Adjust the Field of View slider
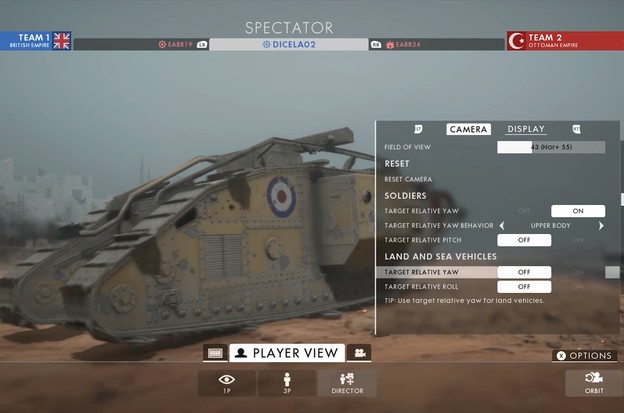Image resolution: width=624 pixels, height=413 pixels. pos(550,147)
